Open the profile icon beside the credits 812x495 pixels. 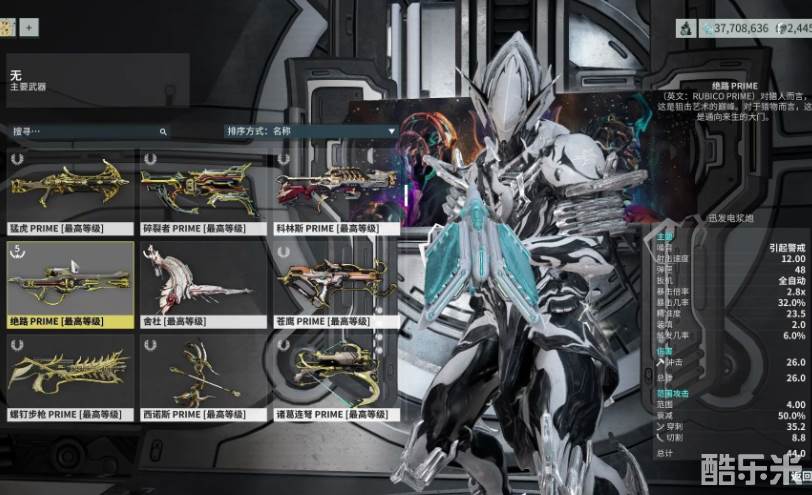coord(687,28)
